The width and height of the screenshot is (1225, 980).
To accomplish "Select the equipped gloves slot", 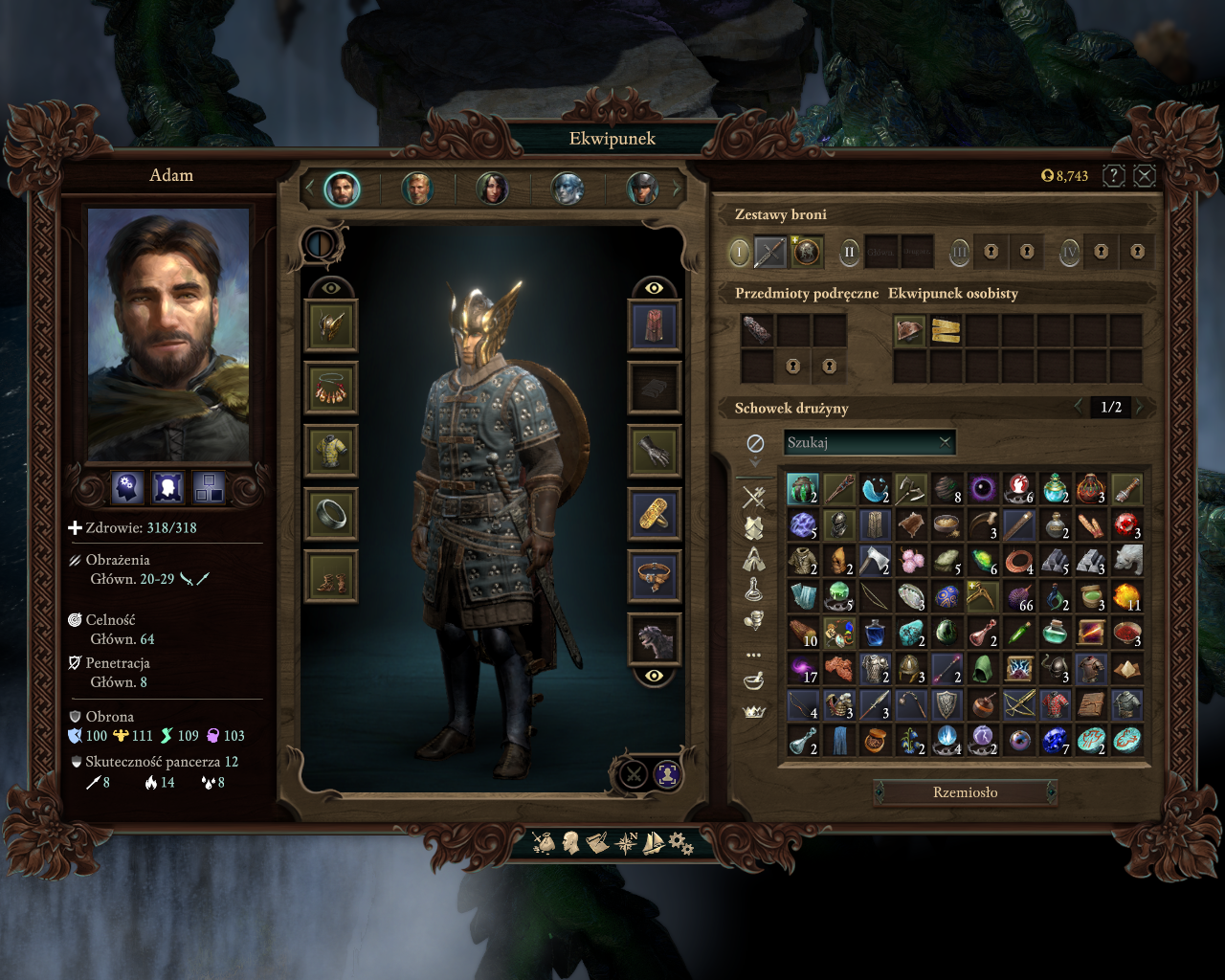I will tap(655, 451).
